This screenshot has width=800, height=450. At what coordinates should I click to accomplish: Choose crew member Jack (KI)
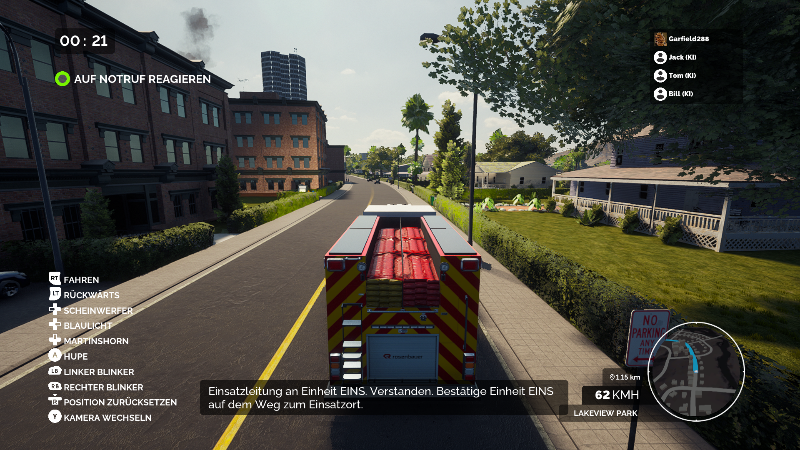(680, 58)
